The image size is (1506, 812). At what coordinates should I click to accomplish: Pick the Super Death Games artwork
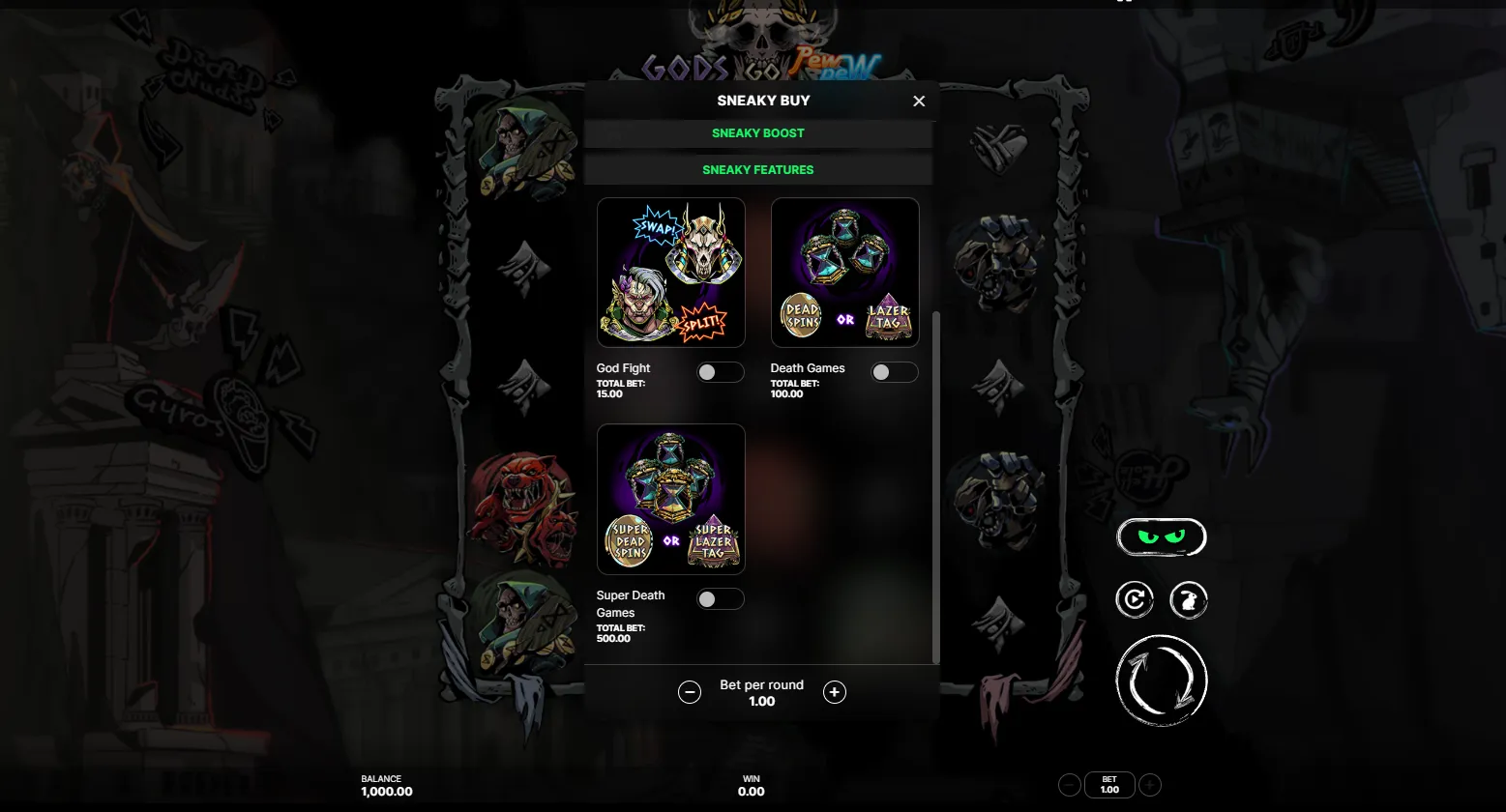671,499
